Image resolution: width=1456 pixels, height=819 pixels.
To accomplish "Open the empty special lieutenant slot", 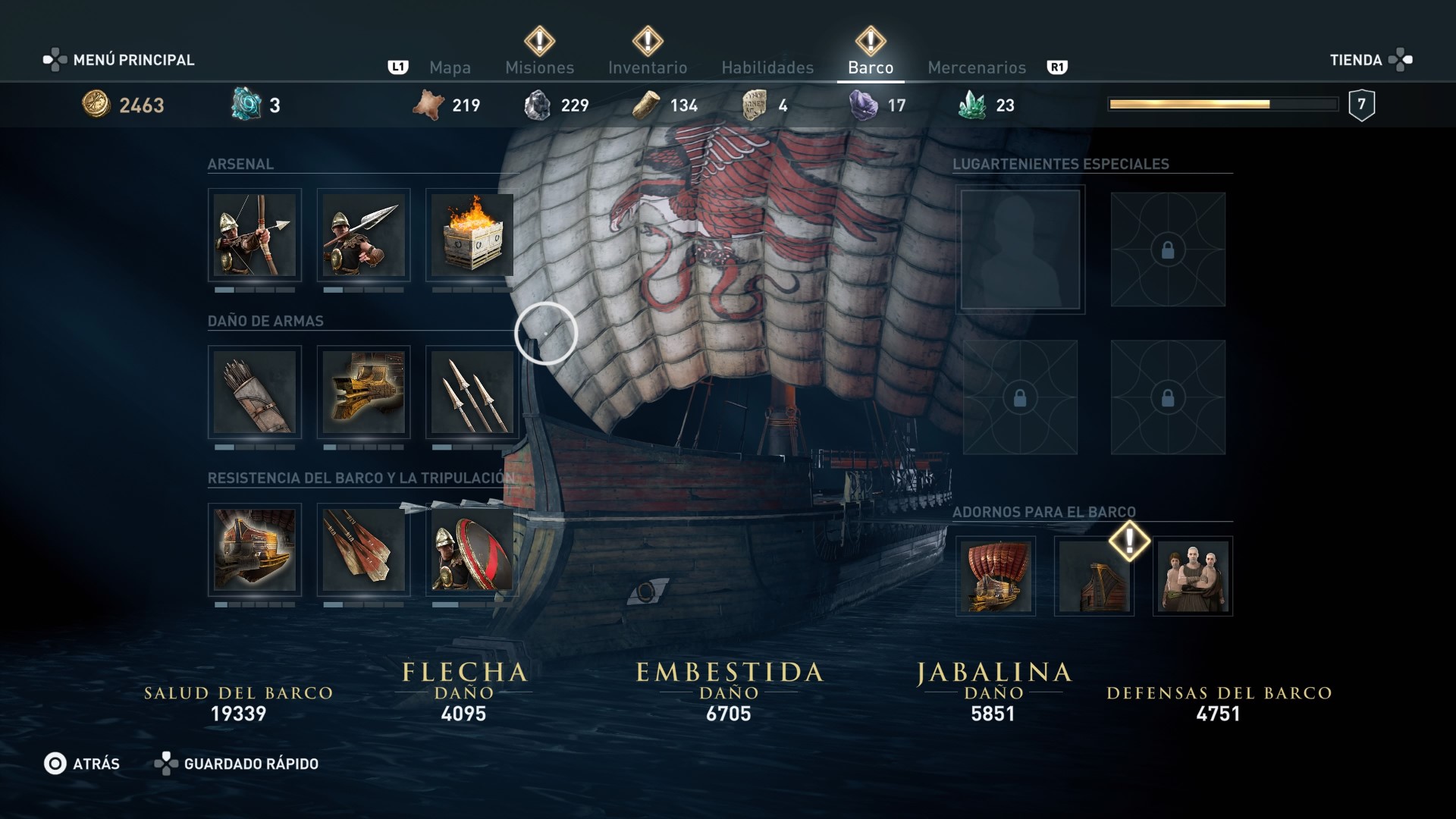I will (1020, 249).
